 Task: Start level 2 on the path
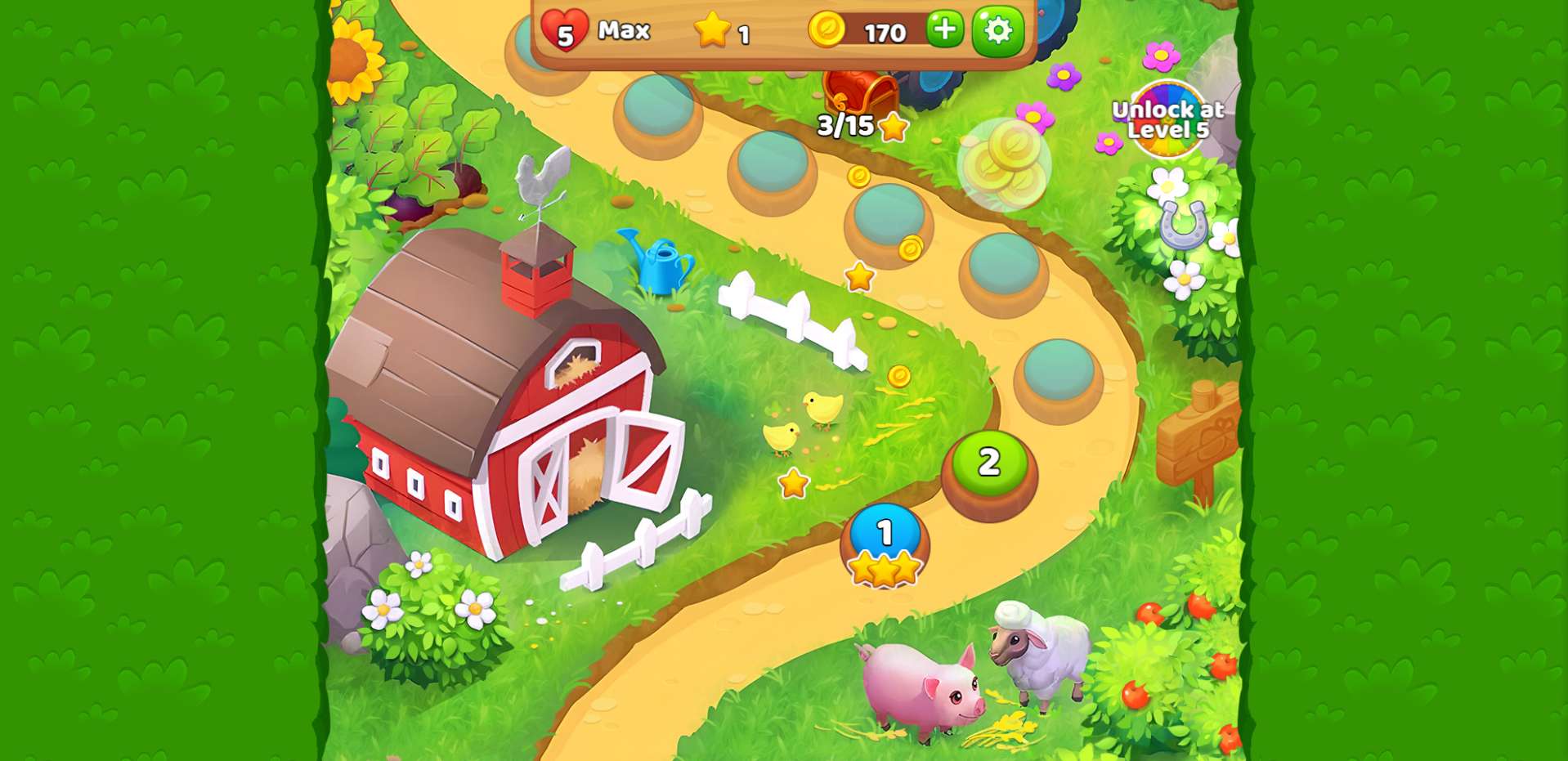989,464
